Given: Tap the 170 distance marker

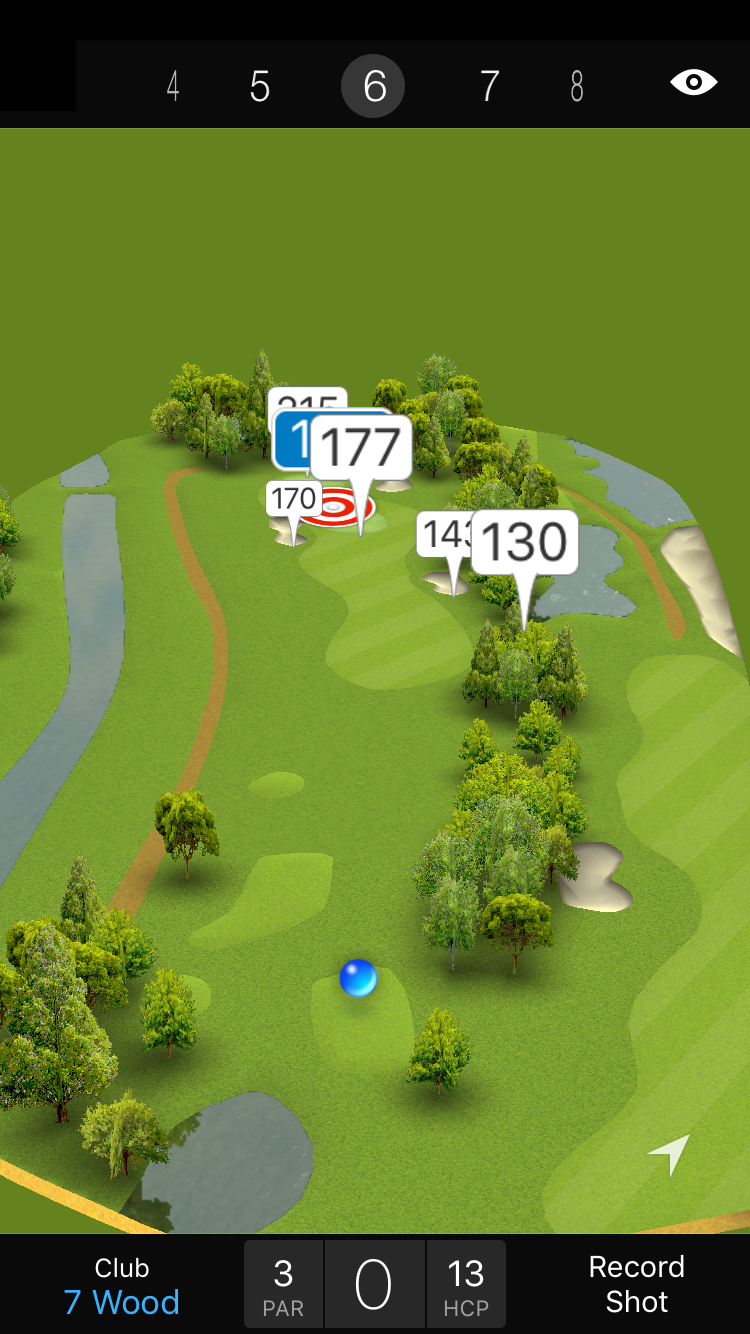Looking at the screenshot, I should pos(293,497).
